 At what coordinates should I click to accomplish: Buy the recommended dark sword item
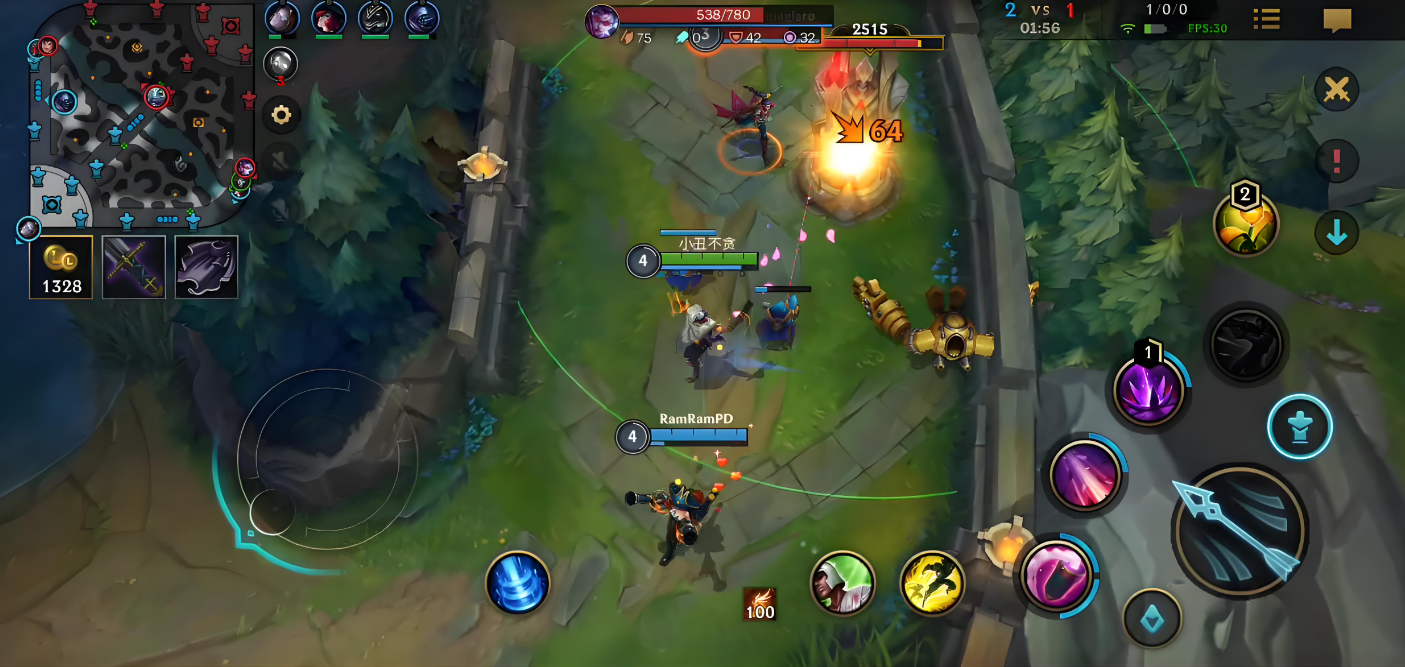click(x=134, y=267)
